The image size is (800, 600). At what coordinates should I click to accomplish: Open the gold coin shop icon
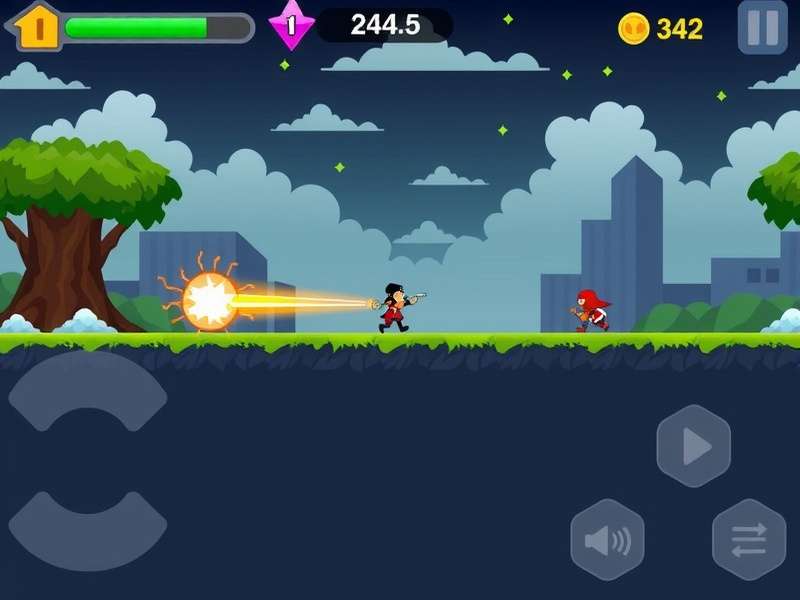pyautogui.click(x=634, y=28)
